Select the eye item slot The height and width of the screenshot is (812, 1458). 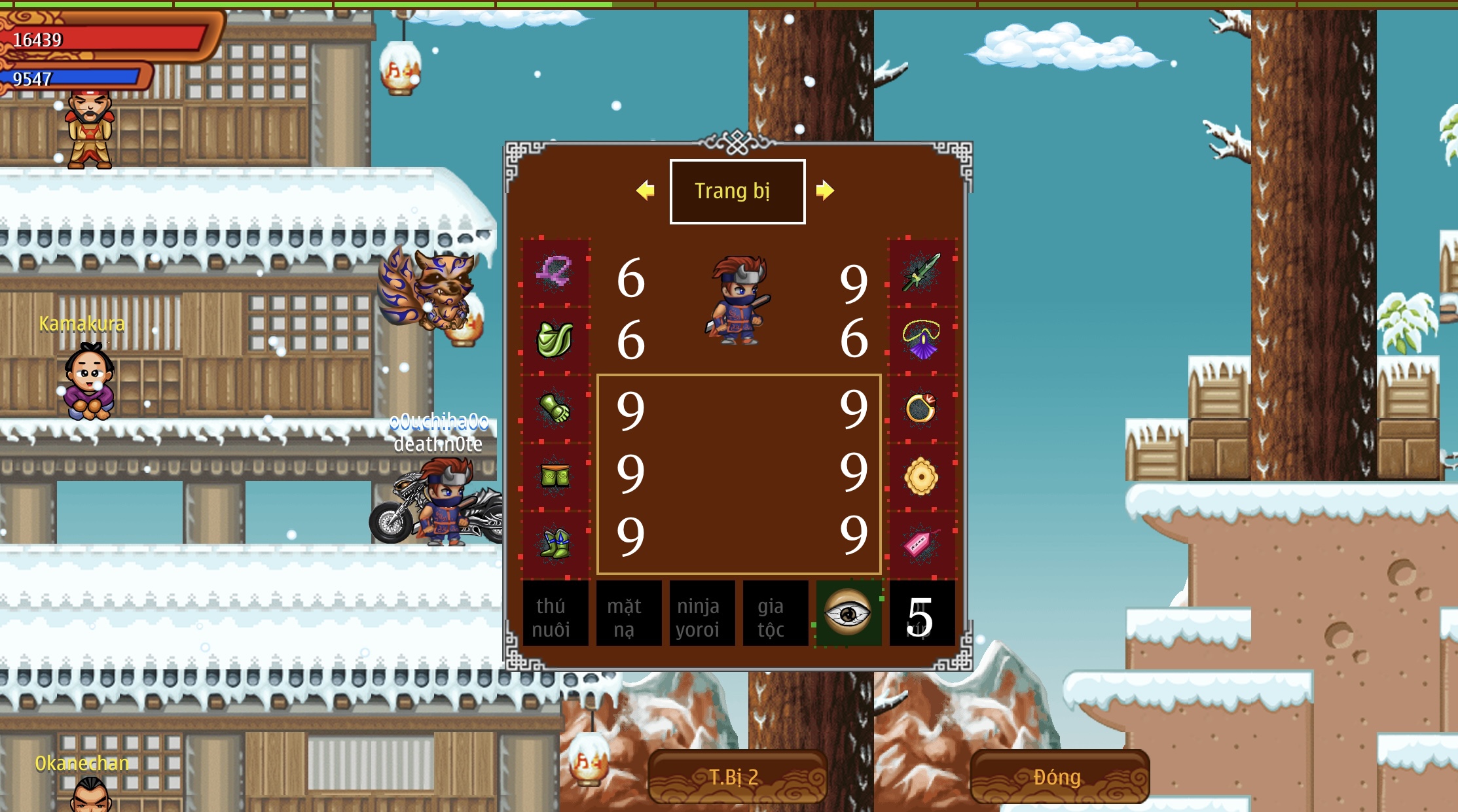coord(848,614)
